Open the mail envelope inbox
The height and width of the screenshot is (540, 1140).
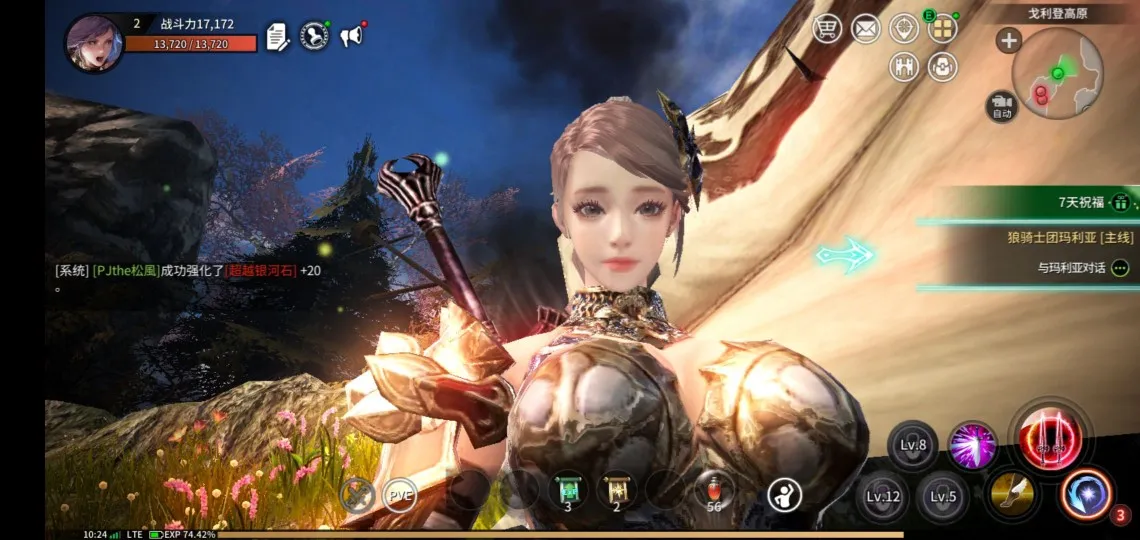[865, 29]
